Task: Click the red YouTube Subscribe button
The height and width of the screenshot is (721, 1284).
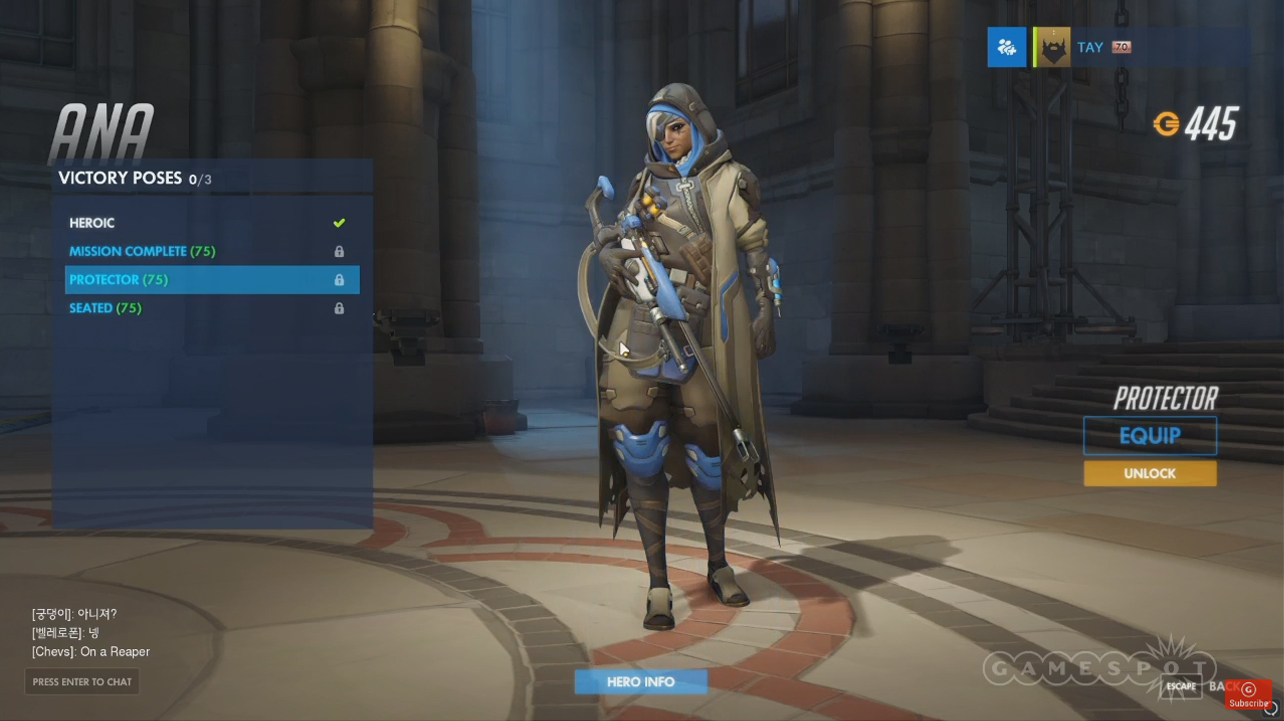Action: coord(1248,696)
